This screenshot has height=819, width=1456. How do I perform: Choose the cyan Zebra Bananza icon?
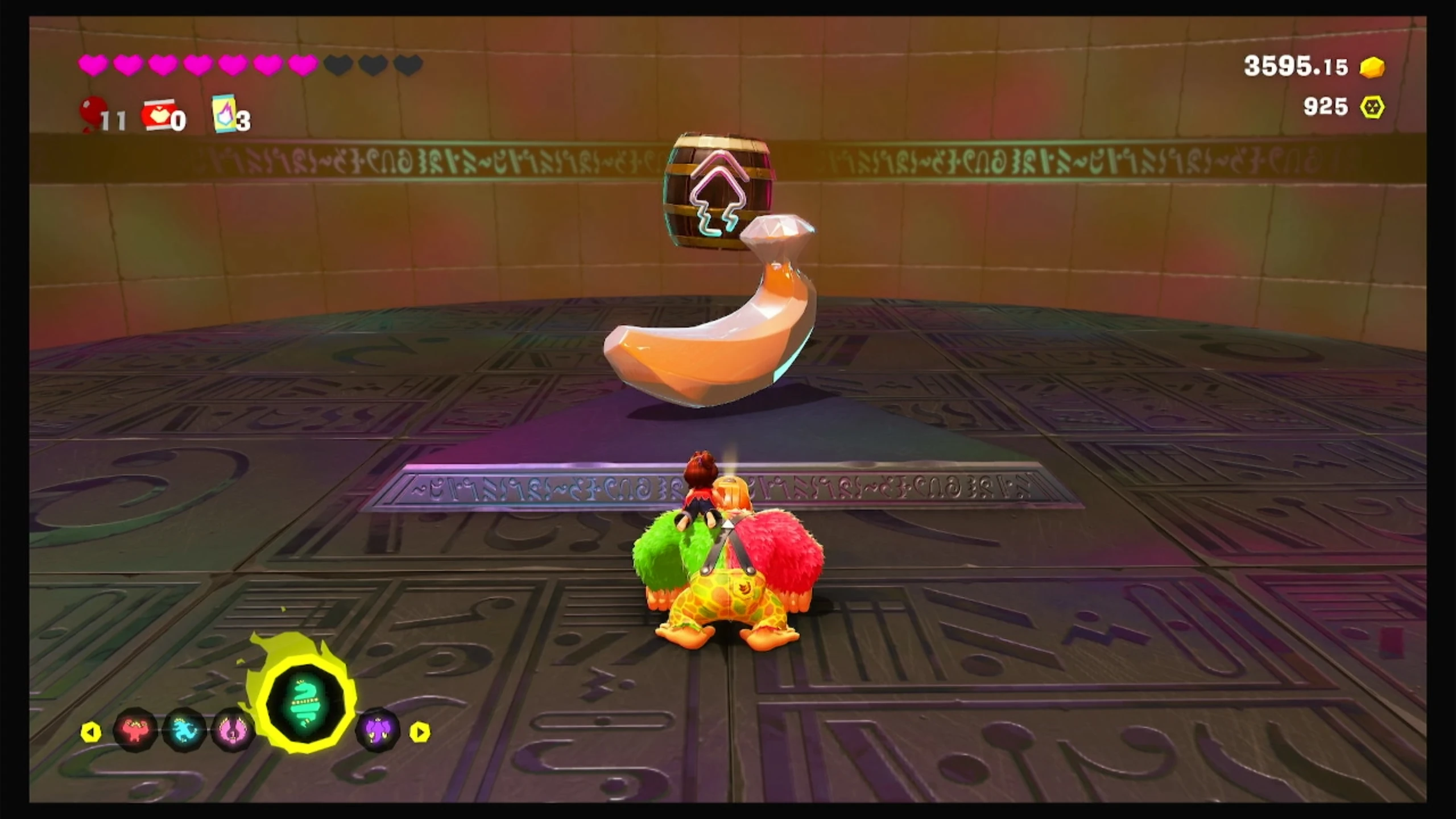(184, 729)
